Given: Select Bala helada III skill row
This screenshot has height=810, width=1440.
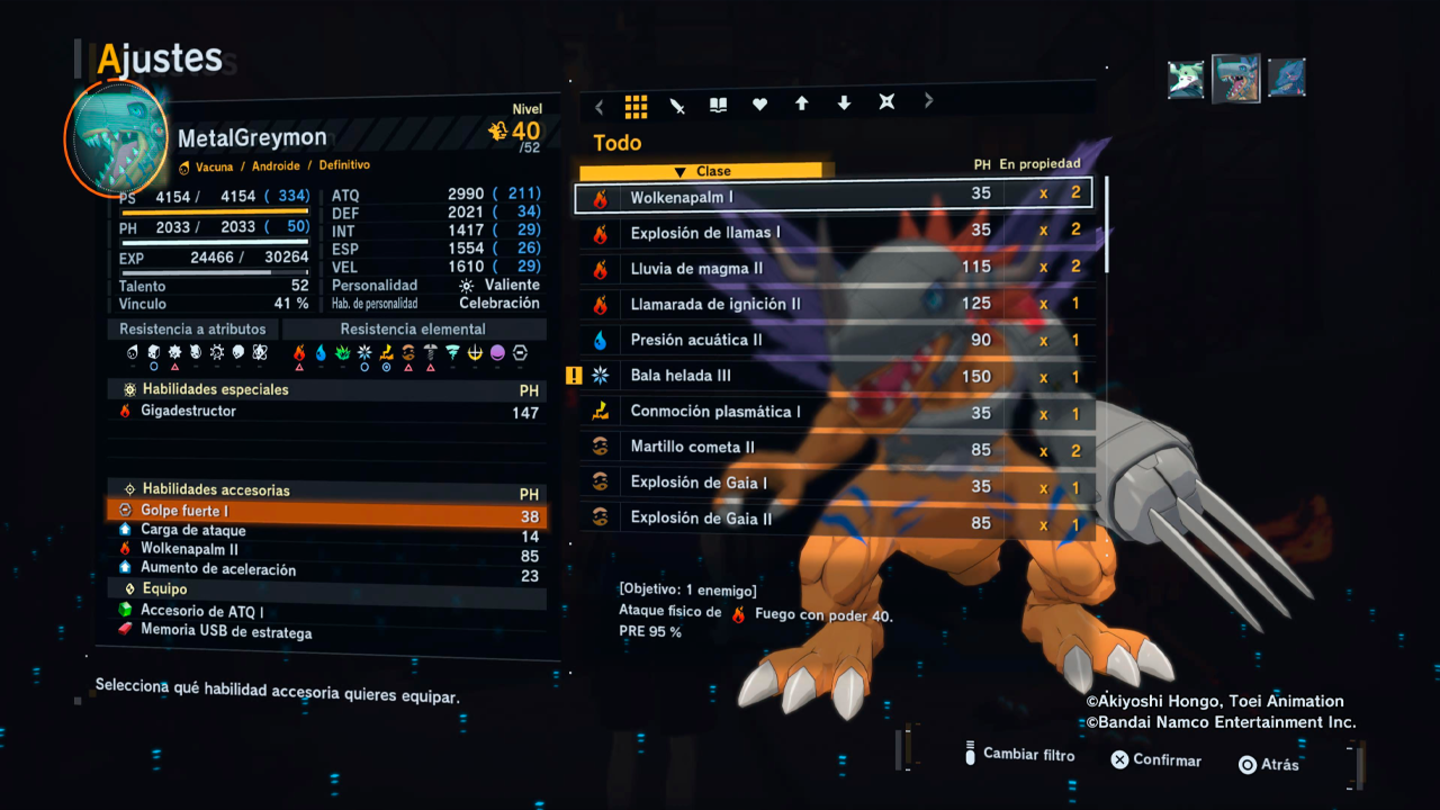Looking at the screenshot, I should [x=832, y=376].
